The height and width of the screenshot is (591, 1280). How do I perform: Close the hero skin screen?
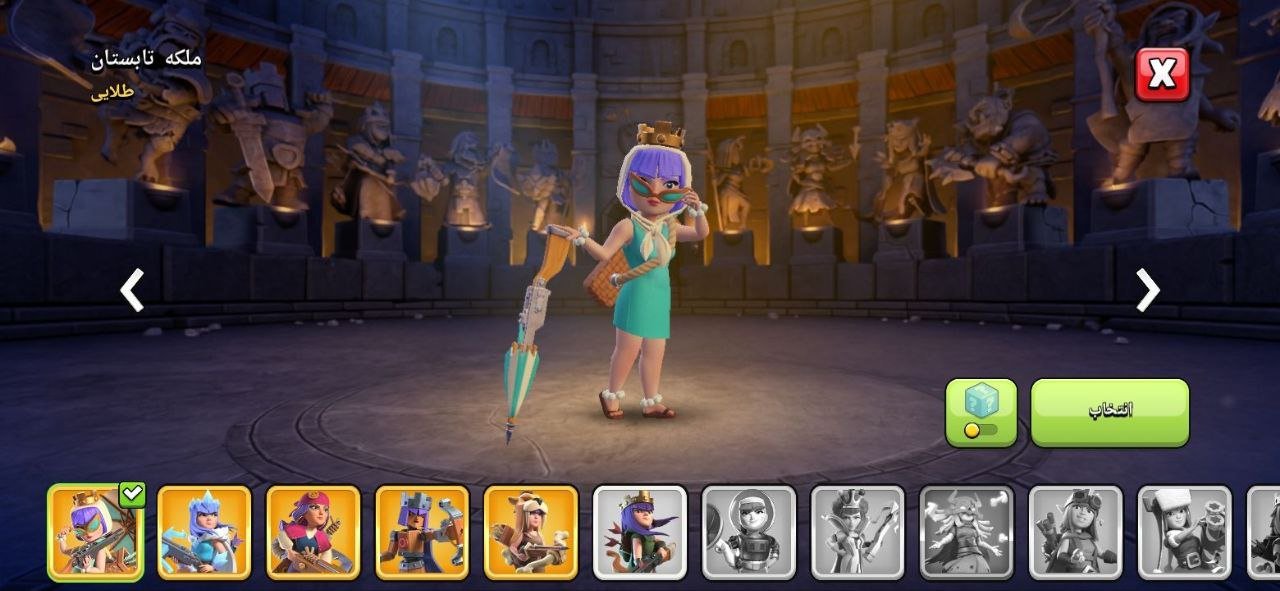[x=1162, y=74]
